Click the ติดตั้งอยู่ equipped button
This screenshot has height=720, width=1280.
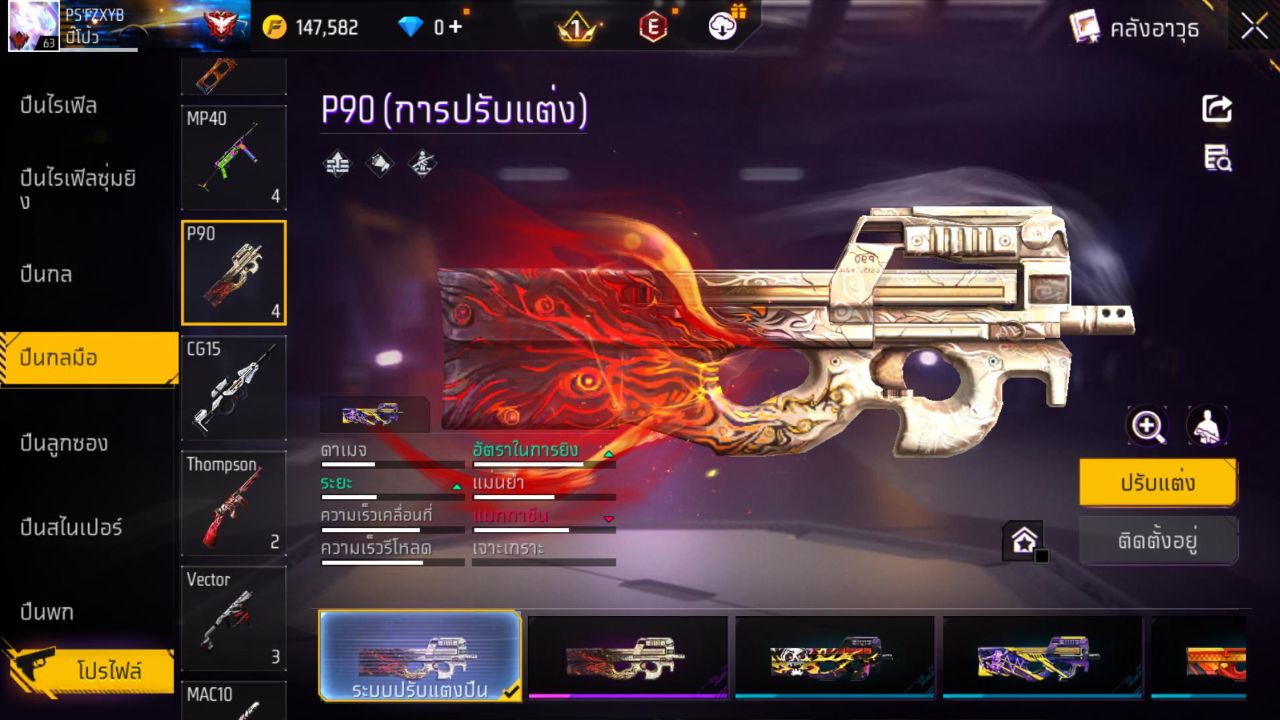(1158, 540)
